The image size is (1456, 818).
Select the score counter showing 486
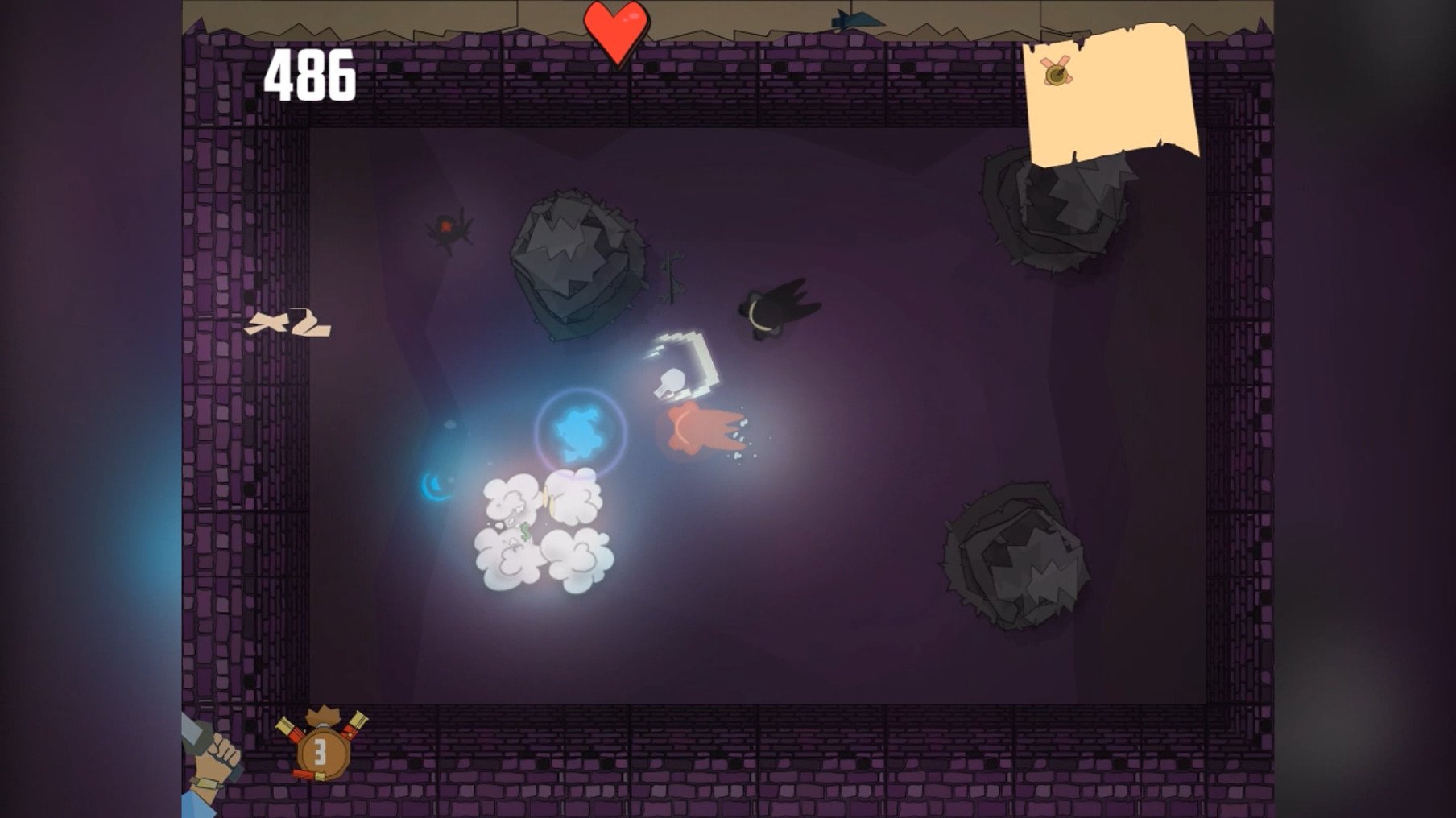(x=310, y=74)
